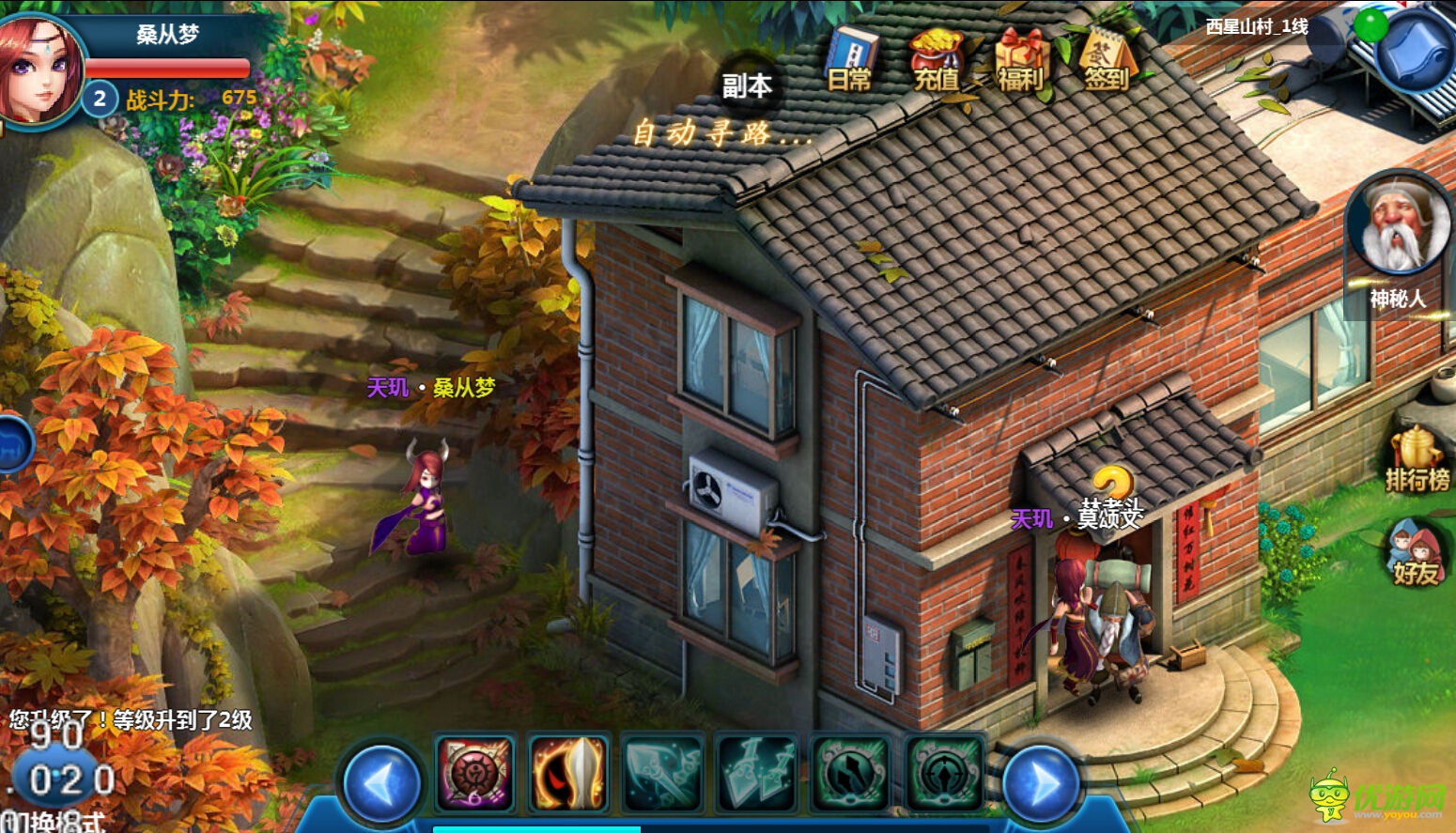Image resolution: width=1456 pixels, height=833 pixels.
Task: Click the right arrow on the skill bar
Action: coord(1041,782)
